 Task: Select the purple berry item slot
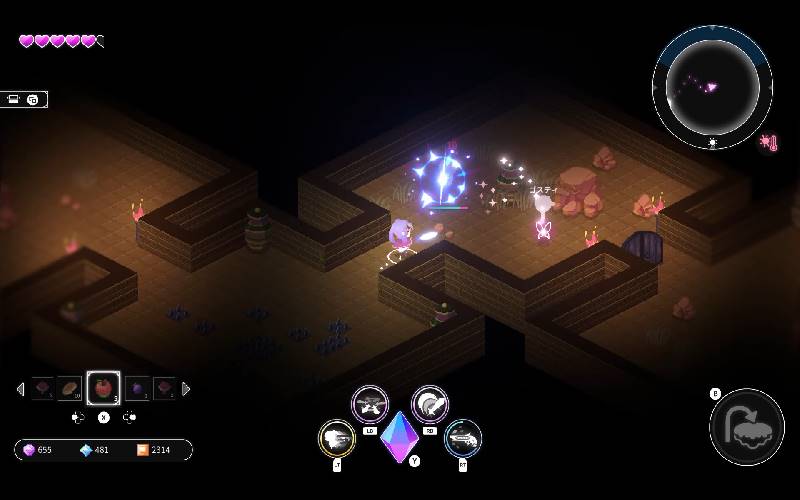[137, 388]
